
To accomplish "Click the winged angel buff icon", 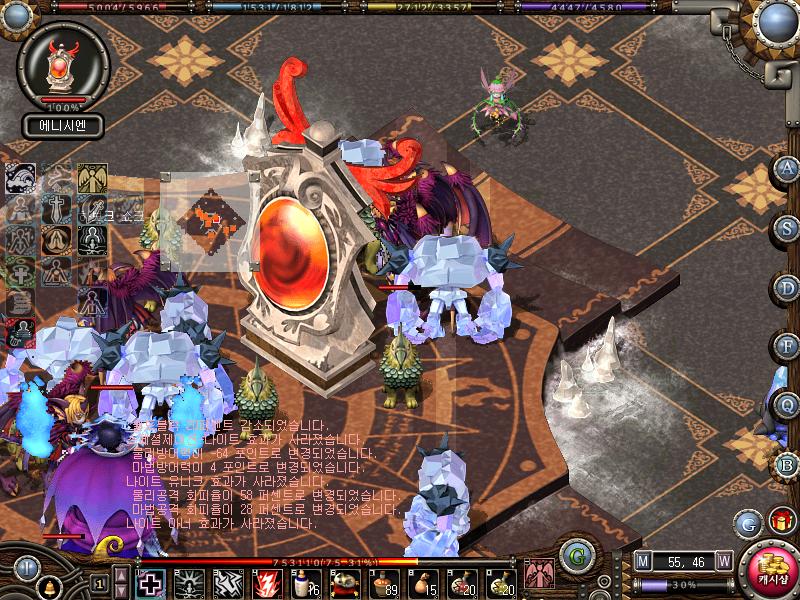I will point(93,179).
